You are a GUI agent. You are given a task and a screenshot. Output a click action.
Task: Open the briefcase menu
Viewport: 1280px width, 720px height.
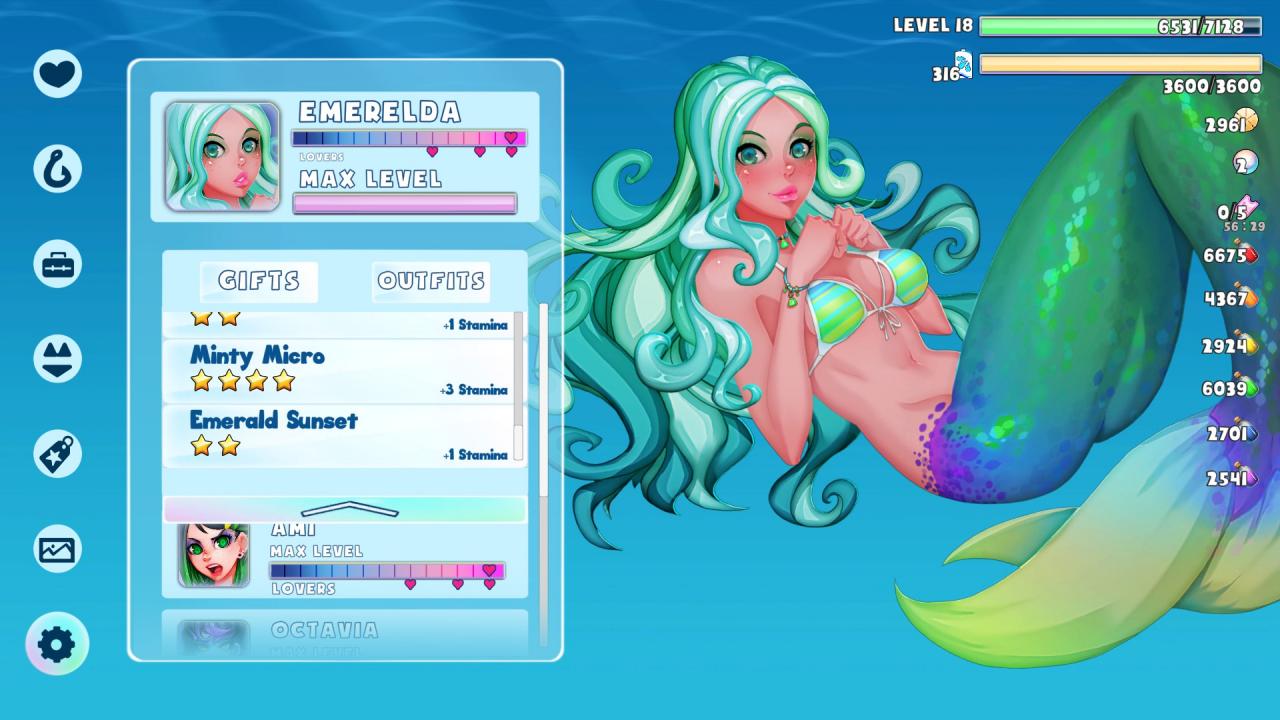pos(57,264)
